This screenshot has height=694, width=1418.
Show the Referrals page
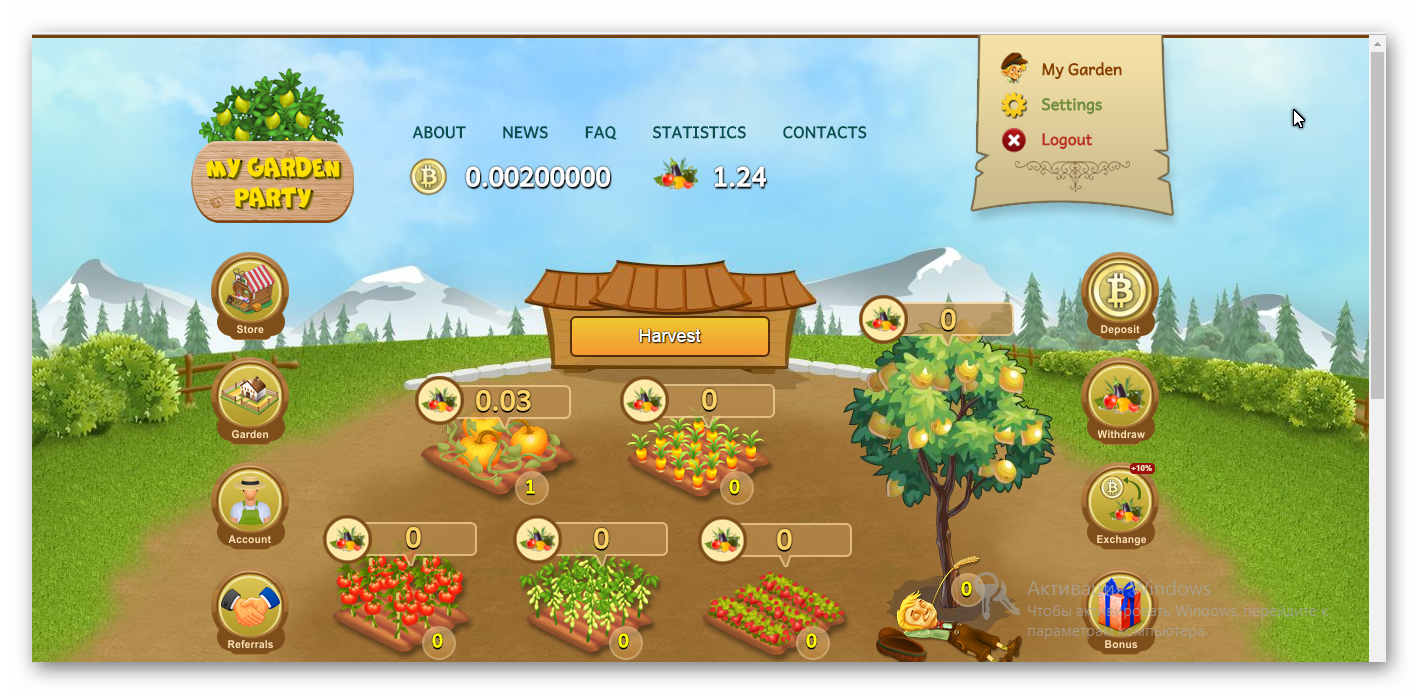(250, 608)
